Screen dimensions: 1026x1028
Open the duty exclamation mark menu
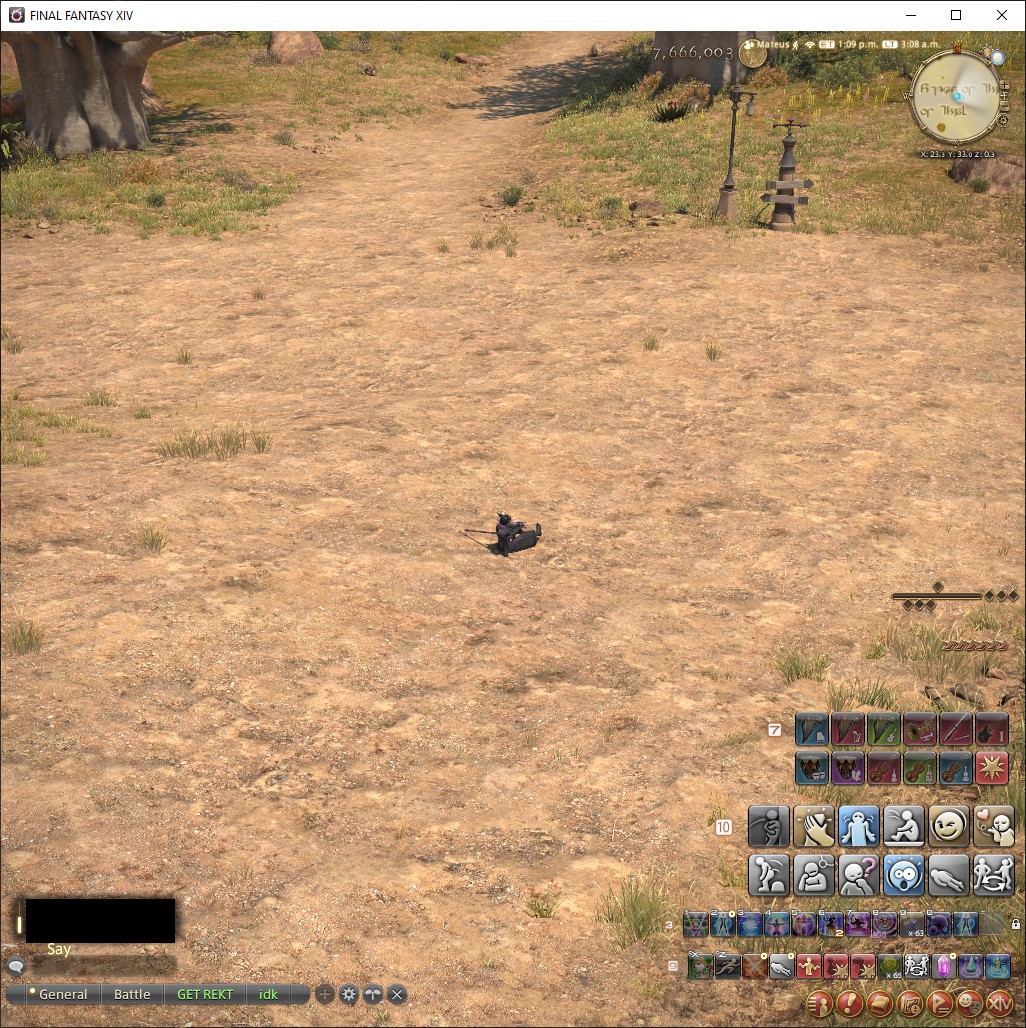(849, 1003)
